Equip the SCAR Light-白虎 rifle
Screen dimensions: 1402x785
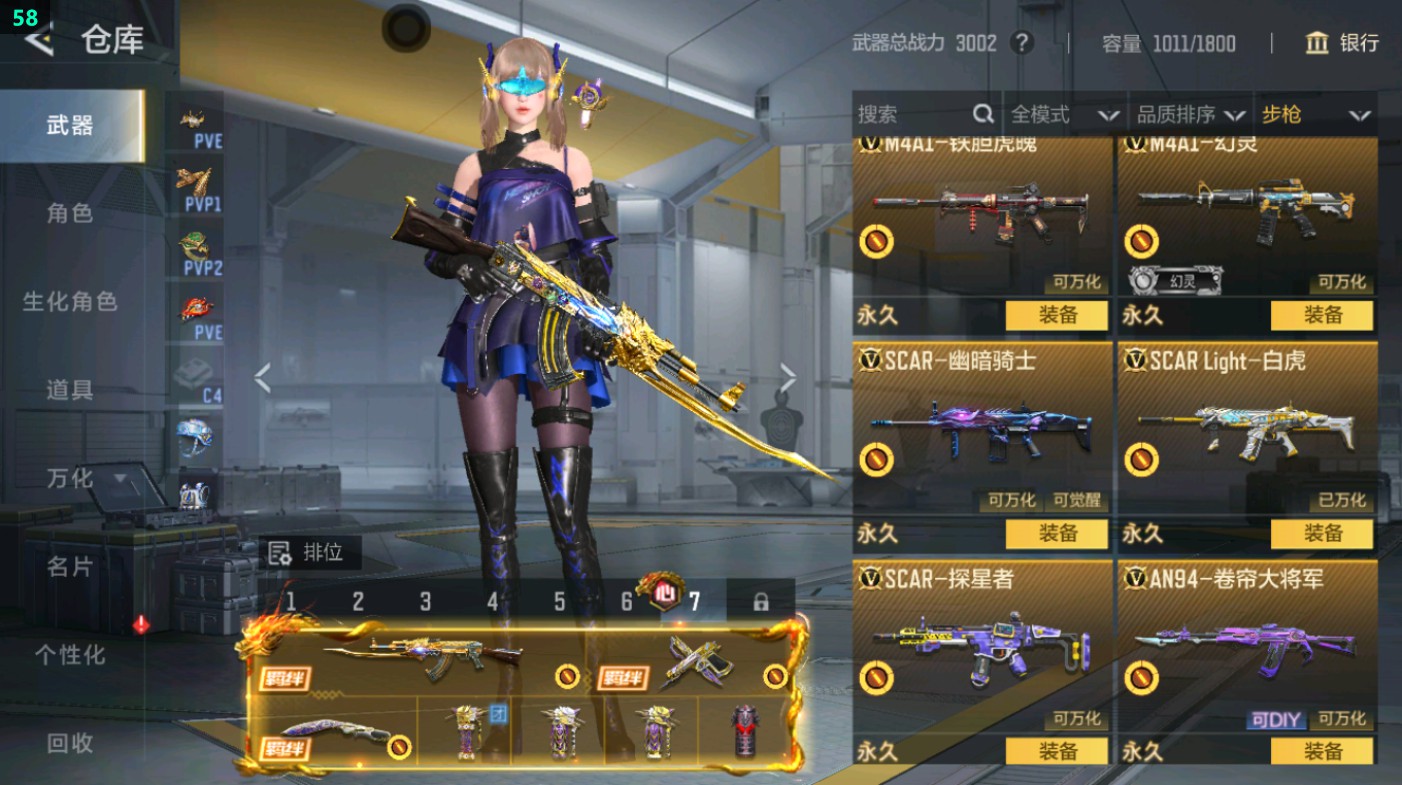click(1322, 533)
